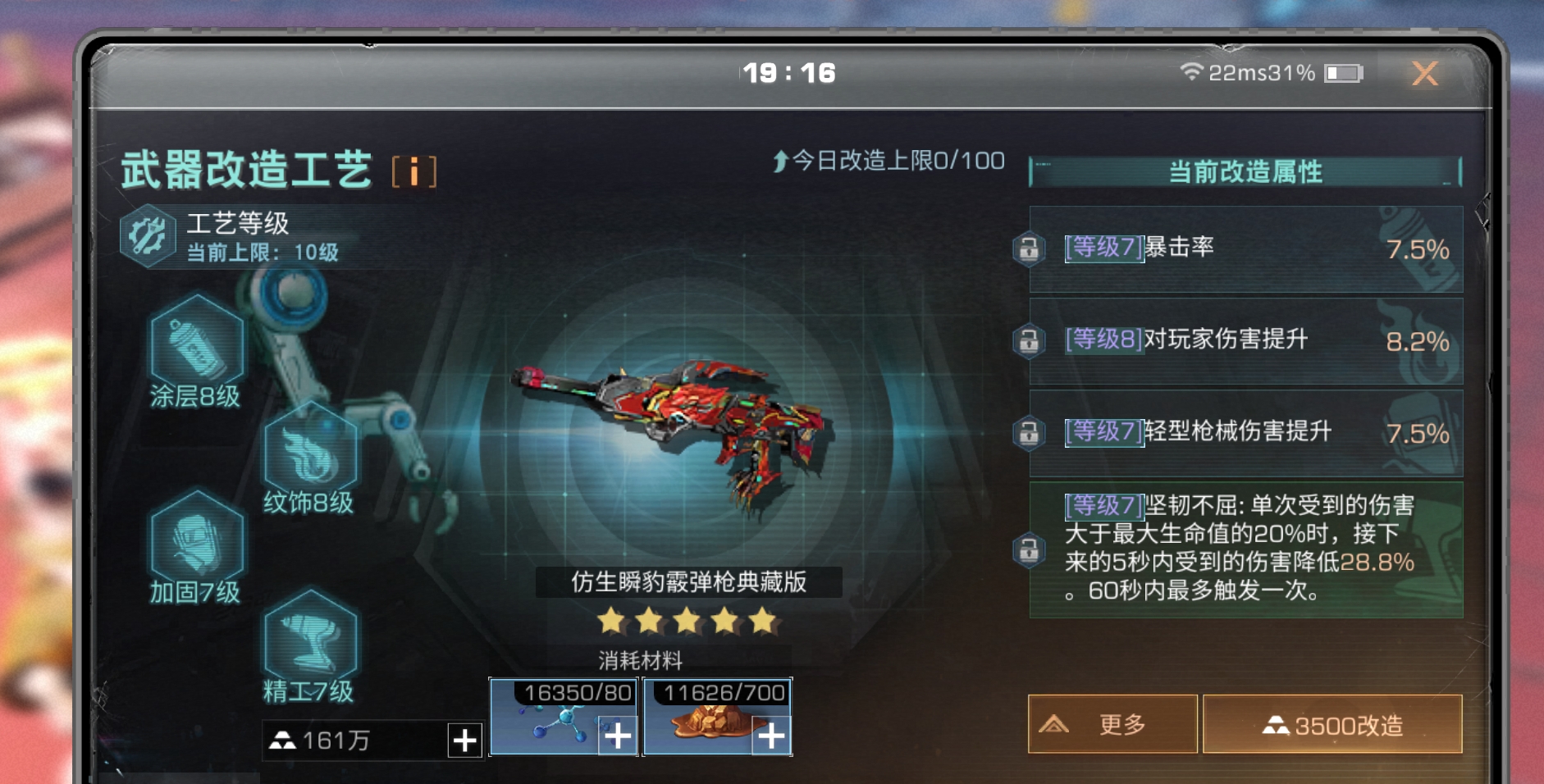Open the 工艺等级 gear icon
The width and height of the screenshot is (1544, 784).
148,236
